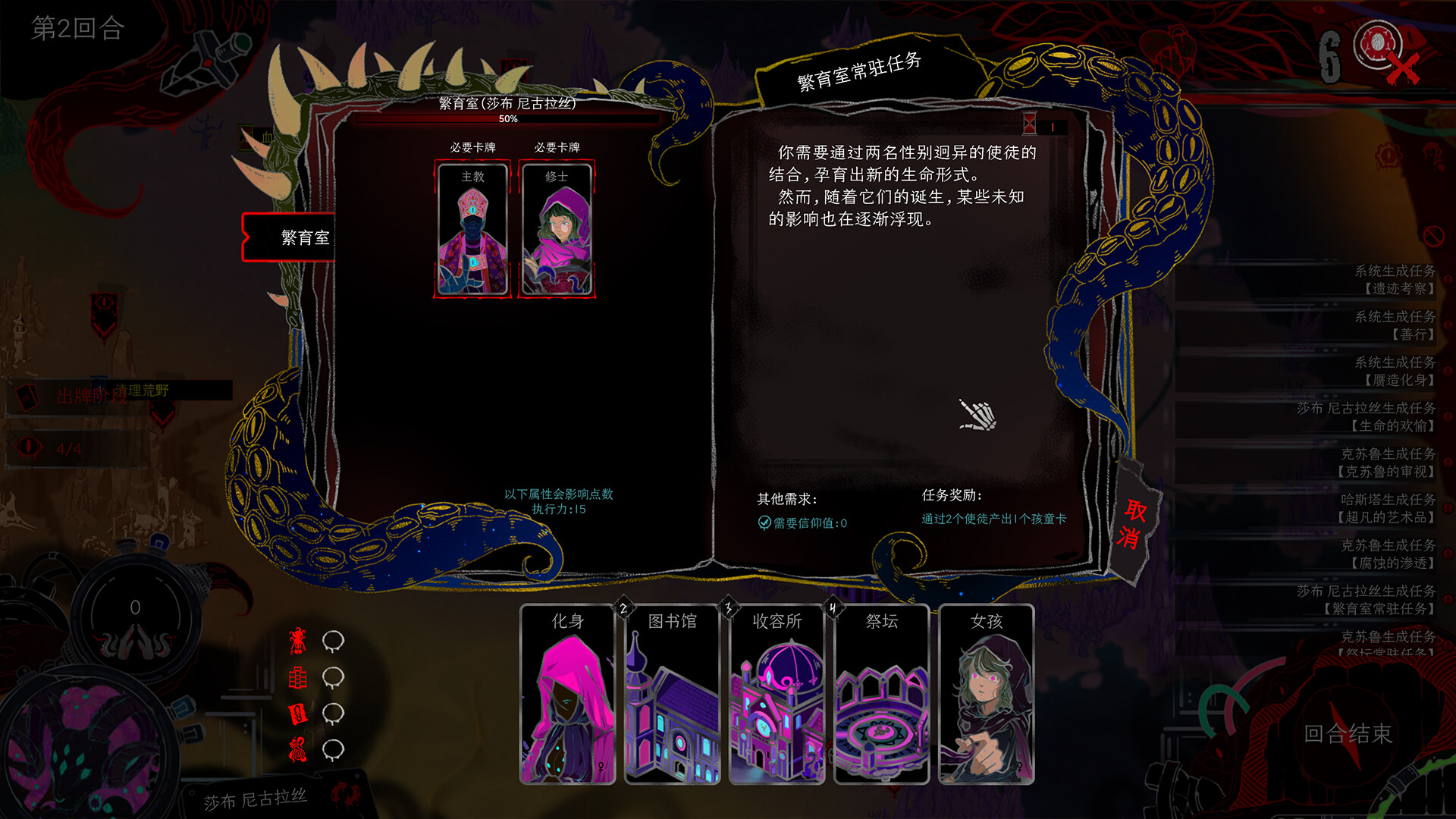Select the 主教 required card
1456x819 pixels.
pos(471,227)
